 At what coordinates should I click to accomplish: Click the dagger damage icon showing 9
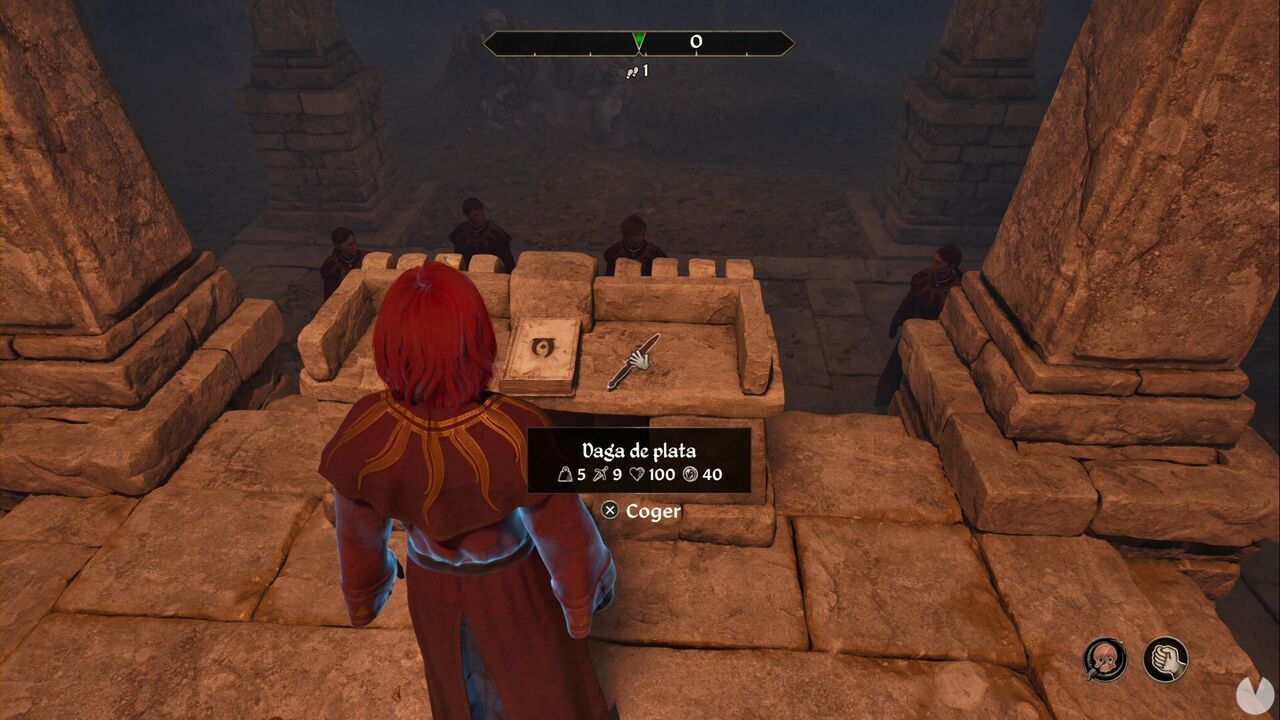(x=601, y=475)
